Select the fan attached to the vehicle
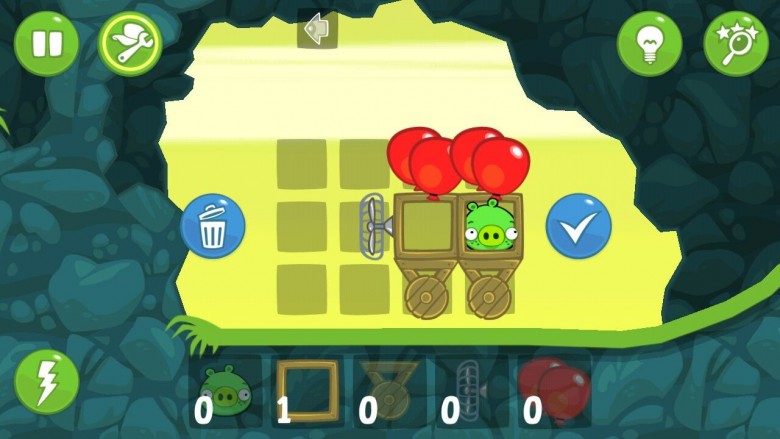 tap(375, 226)
